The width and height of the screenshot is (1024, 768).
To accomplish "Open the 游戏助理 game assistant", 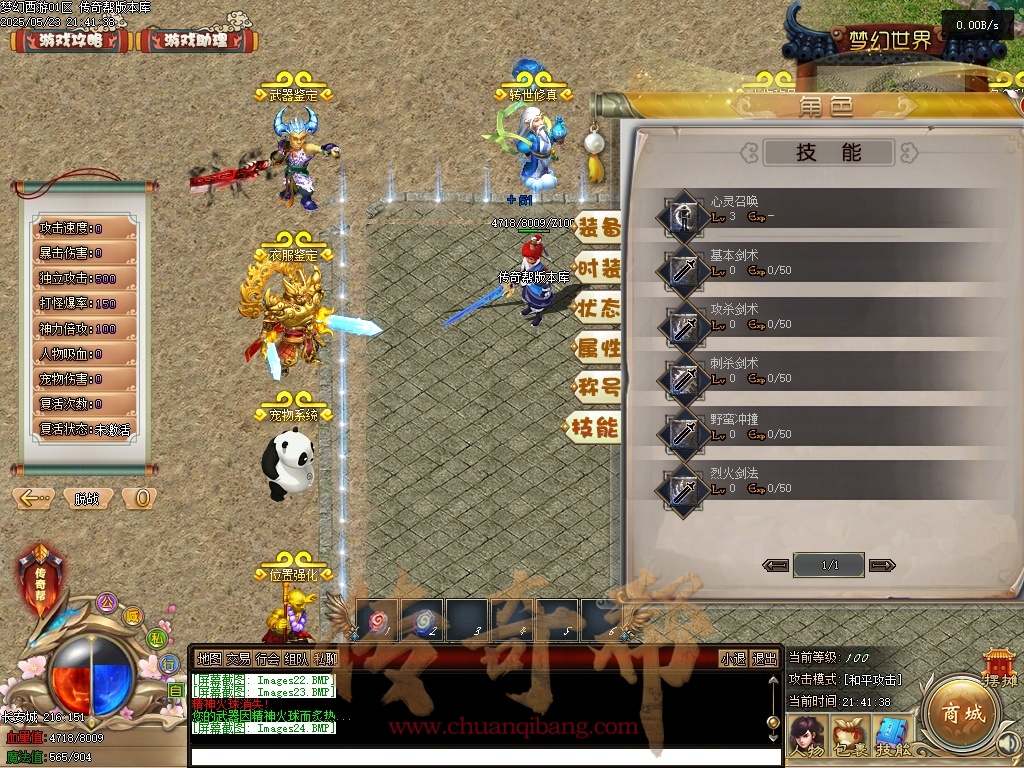I will [x=196, y=41].
